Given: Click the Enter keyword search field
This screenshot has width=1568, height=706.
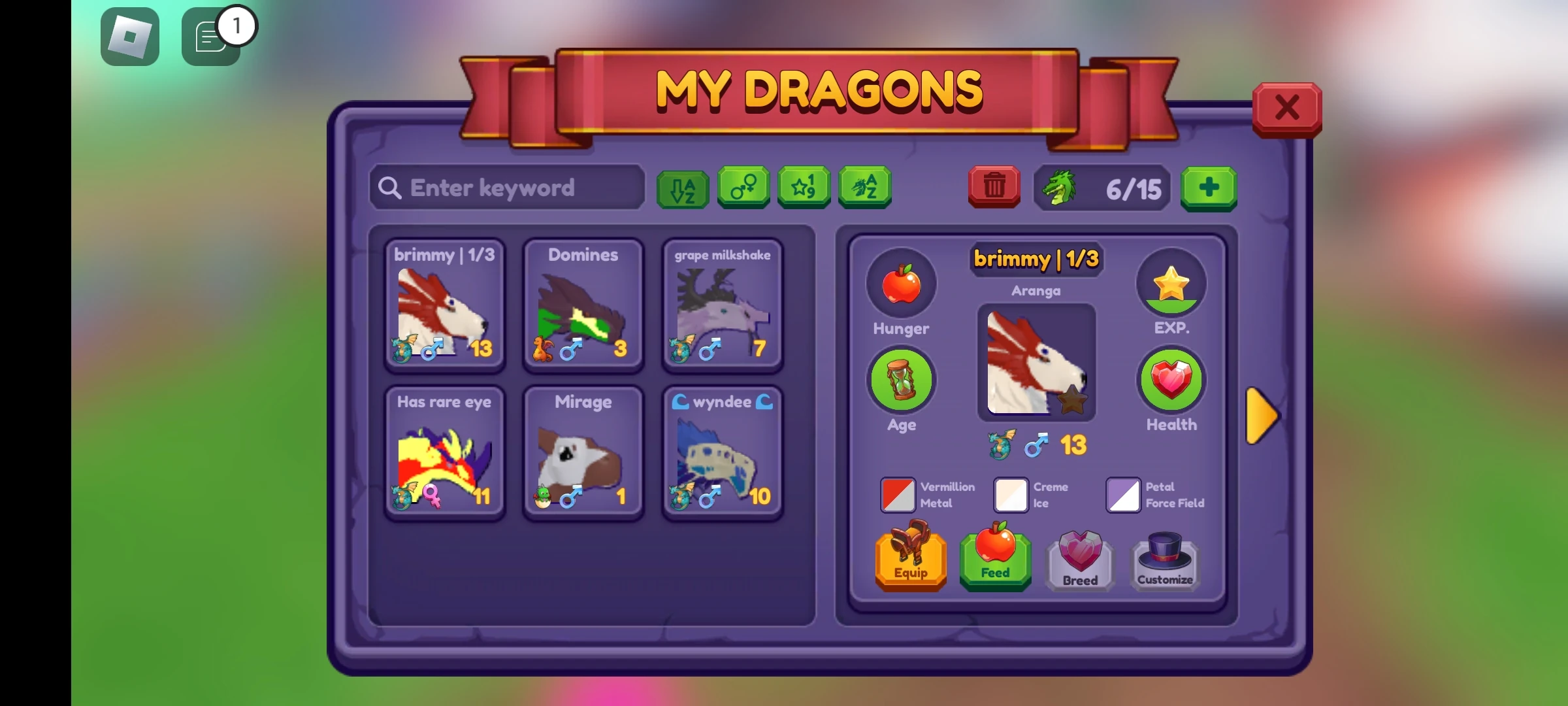Looking at the screenshot, I should pyautogui.click(x=507, y=188).
